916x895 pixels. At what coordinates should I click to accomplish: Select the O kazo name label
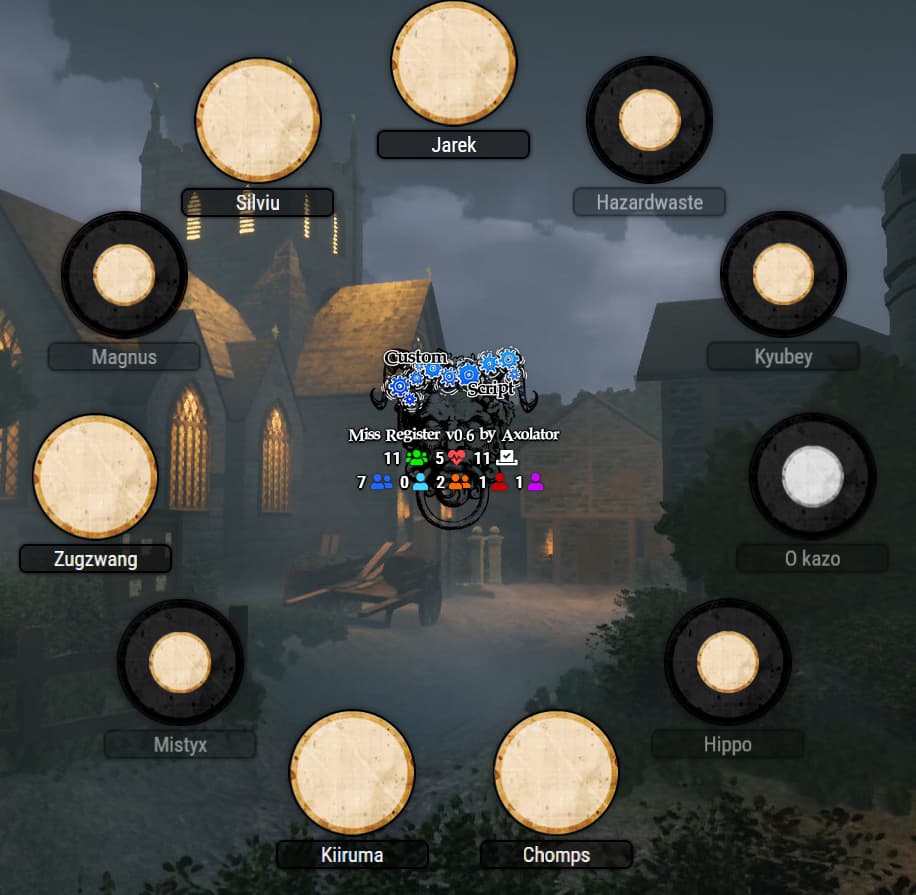click(x=812, y=559)
